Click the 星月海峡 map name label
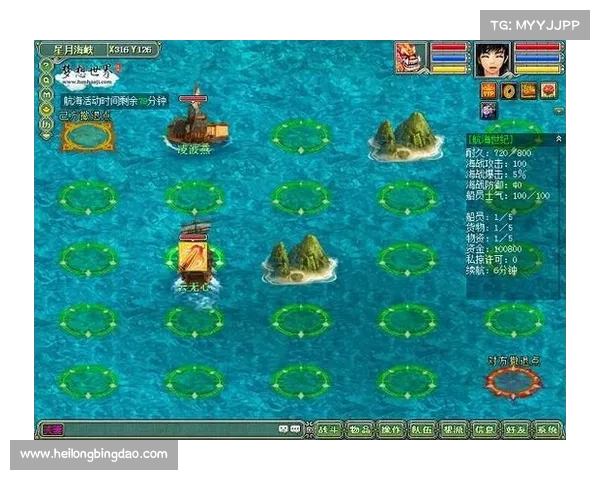Viewport: 600px width, 480px height. (x=73, y=48)
